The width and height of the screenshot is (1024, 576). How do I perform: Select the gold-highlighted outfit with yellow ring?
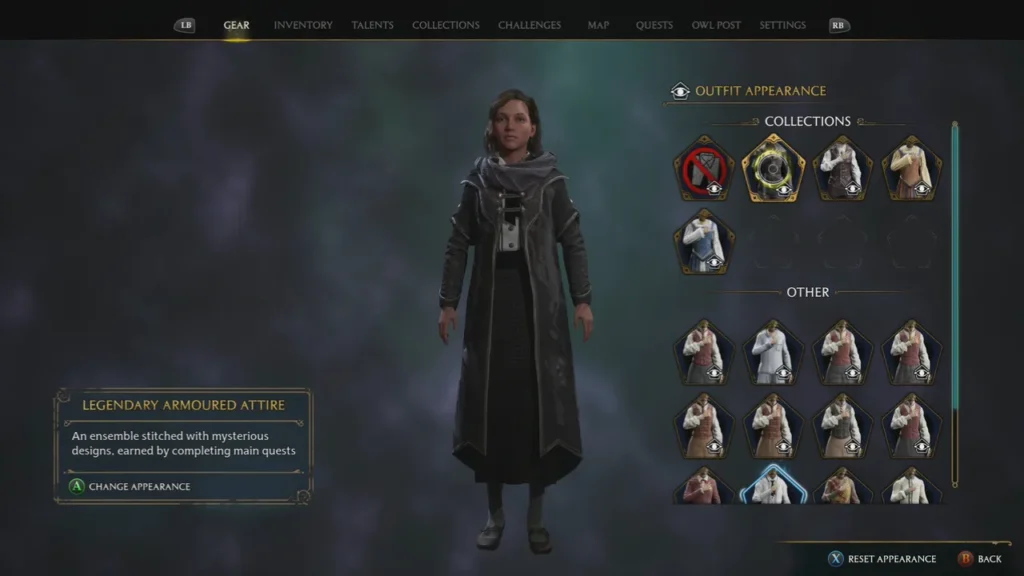coord(773,168)
